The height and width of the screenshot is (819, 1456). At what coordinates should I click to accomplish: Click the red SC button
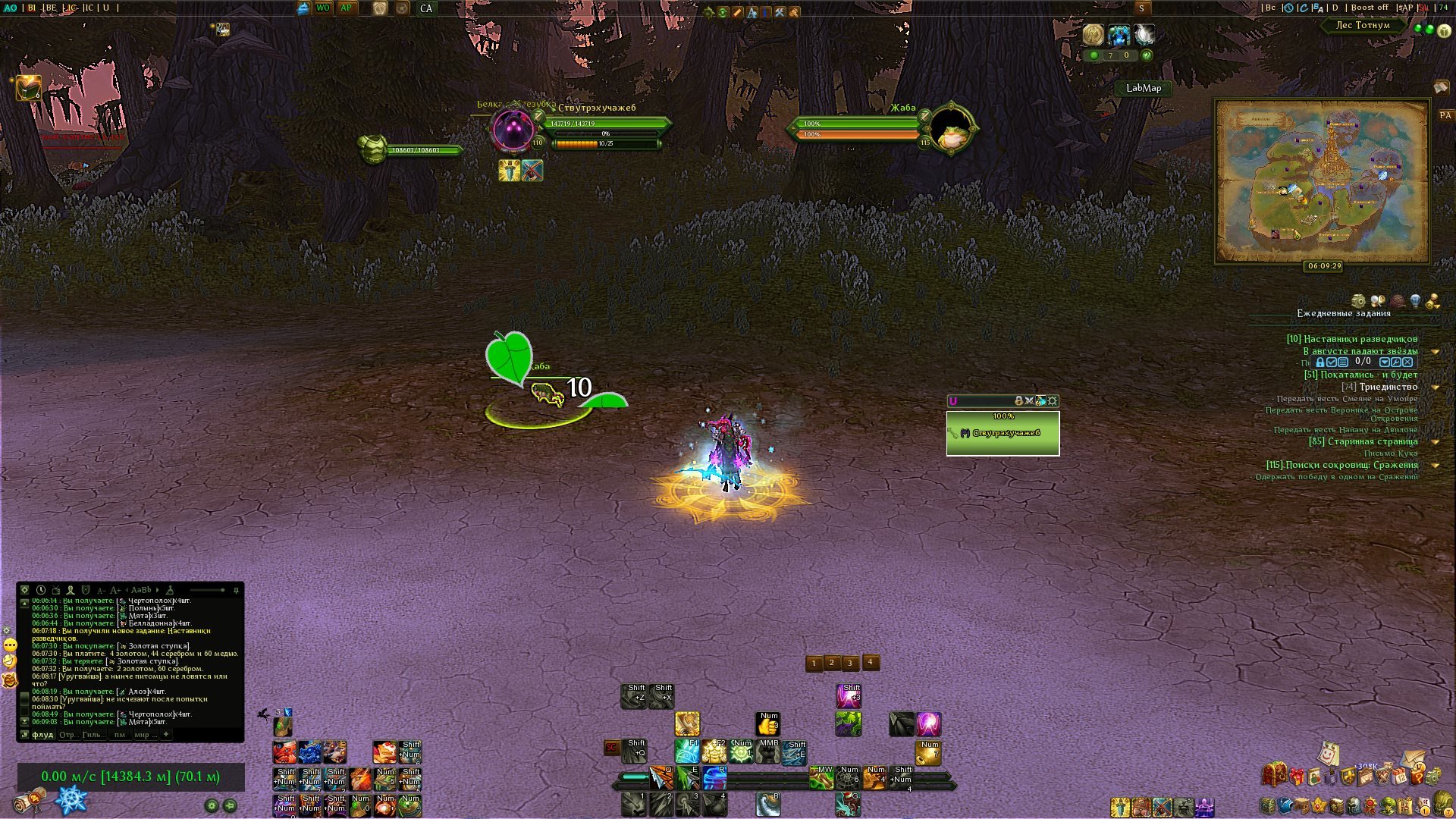click(x=611, y=748)
